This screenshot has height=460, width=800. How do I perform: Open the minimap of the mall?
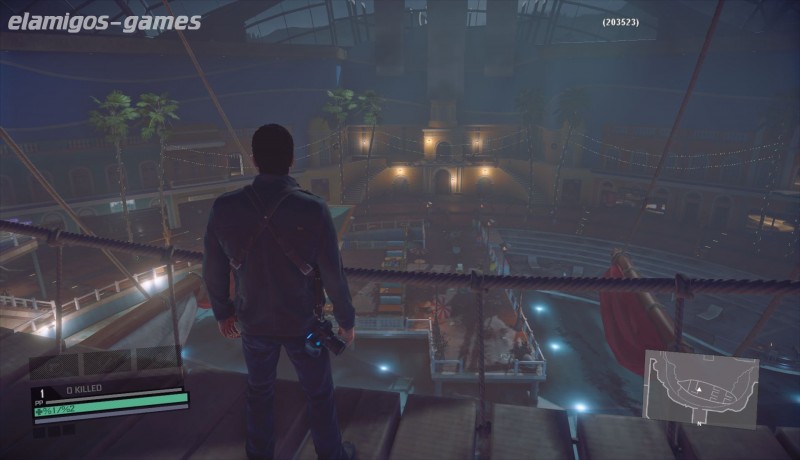pos(701,388)
